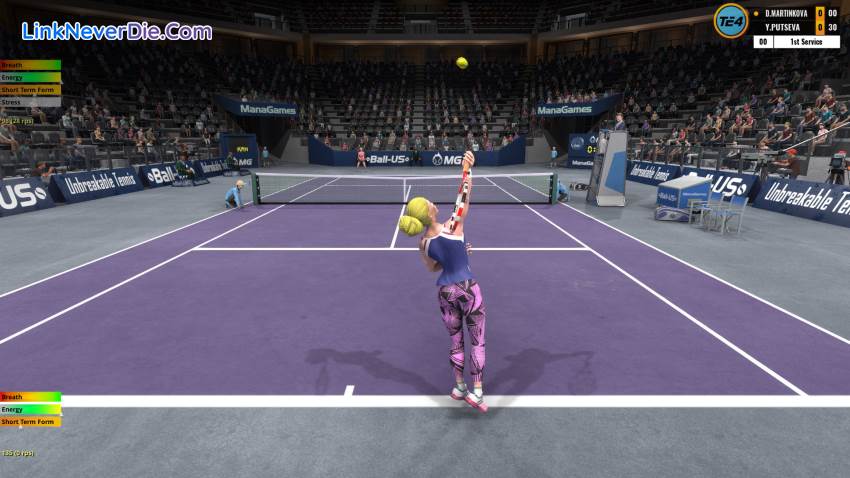Click the LinkNeverDie.Com watermark link
This screenshot has width=850, height=478.
[x=116, y=31]
